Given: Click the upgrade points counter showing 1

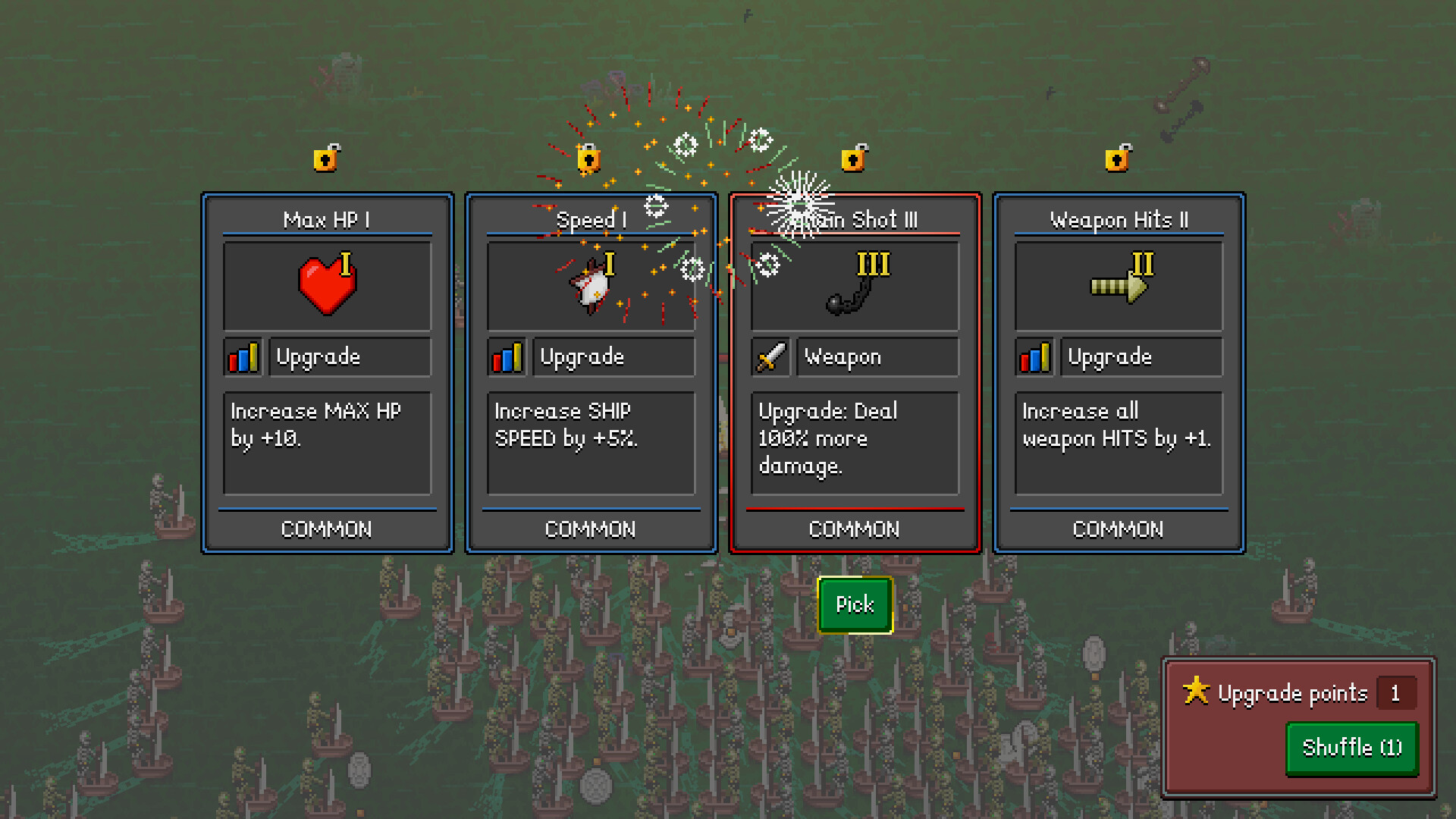Looking at the screenshot, I should [x=1395, y=692].
